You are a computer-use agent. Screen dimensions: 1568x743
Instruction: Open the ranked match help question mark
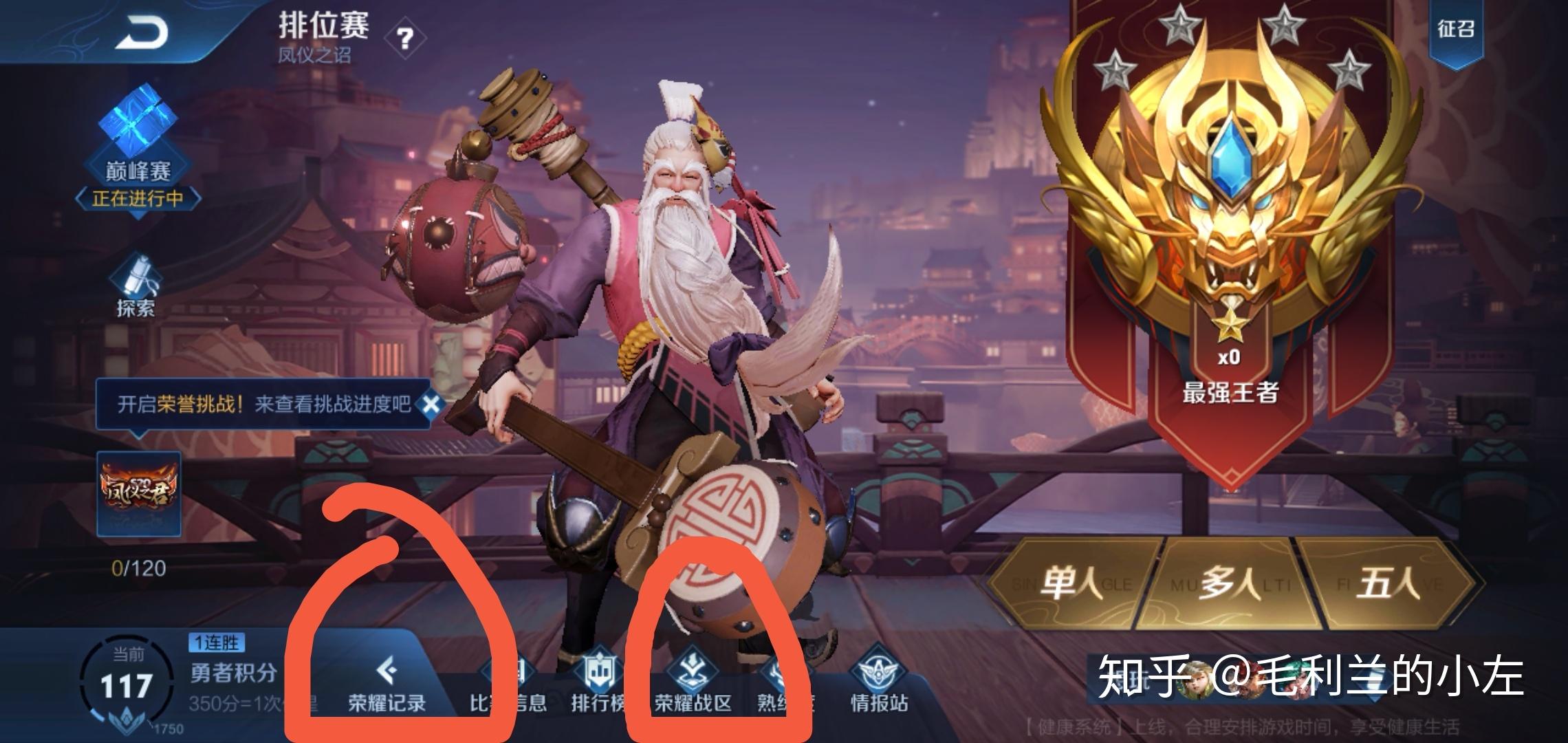click(405, 39)
